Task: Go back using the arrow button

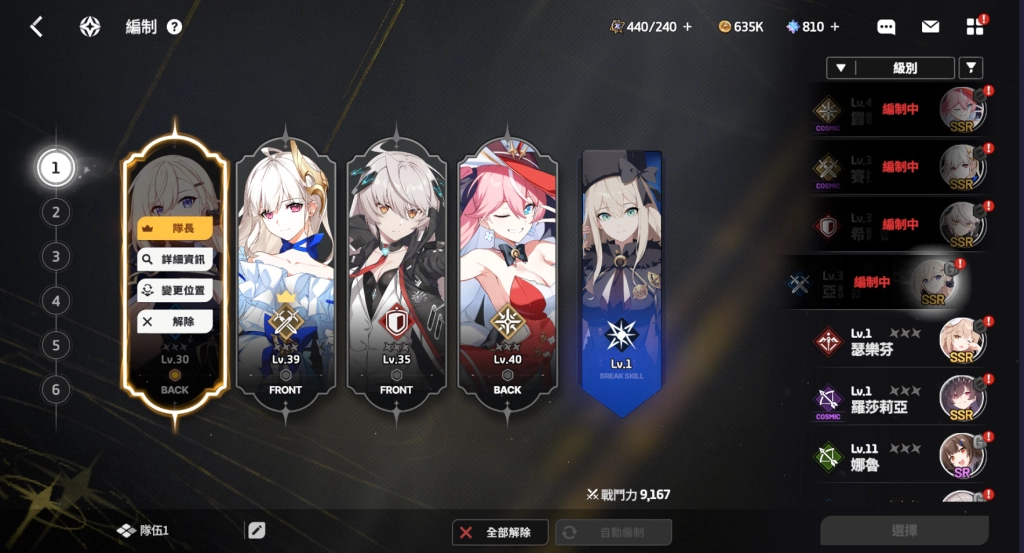Action: click(x=36, y=27)
